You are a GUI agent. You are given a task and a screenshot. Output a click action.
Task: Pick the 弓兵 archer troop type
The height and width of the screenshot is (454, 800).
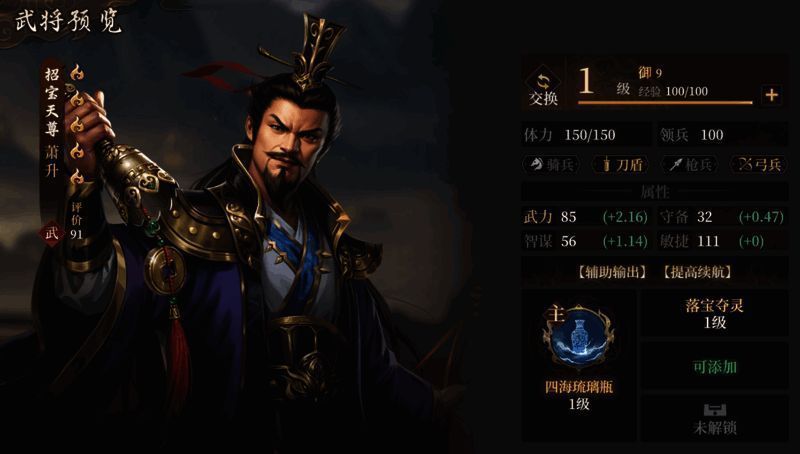pos(757,164)
